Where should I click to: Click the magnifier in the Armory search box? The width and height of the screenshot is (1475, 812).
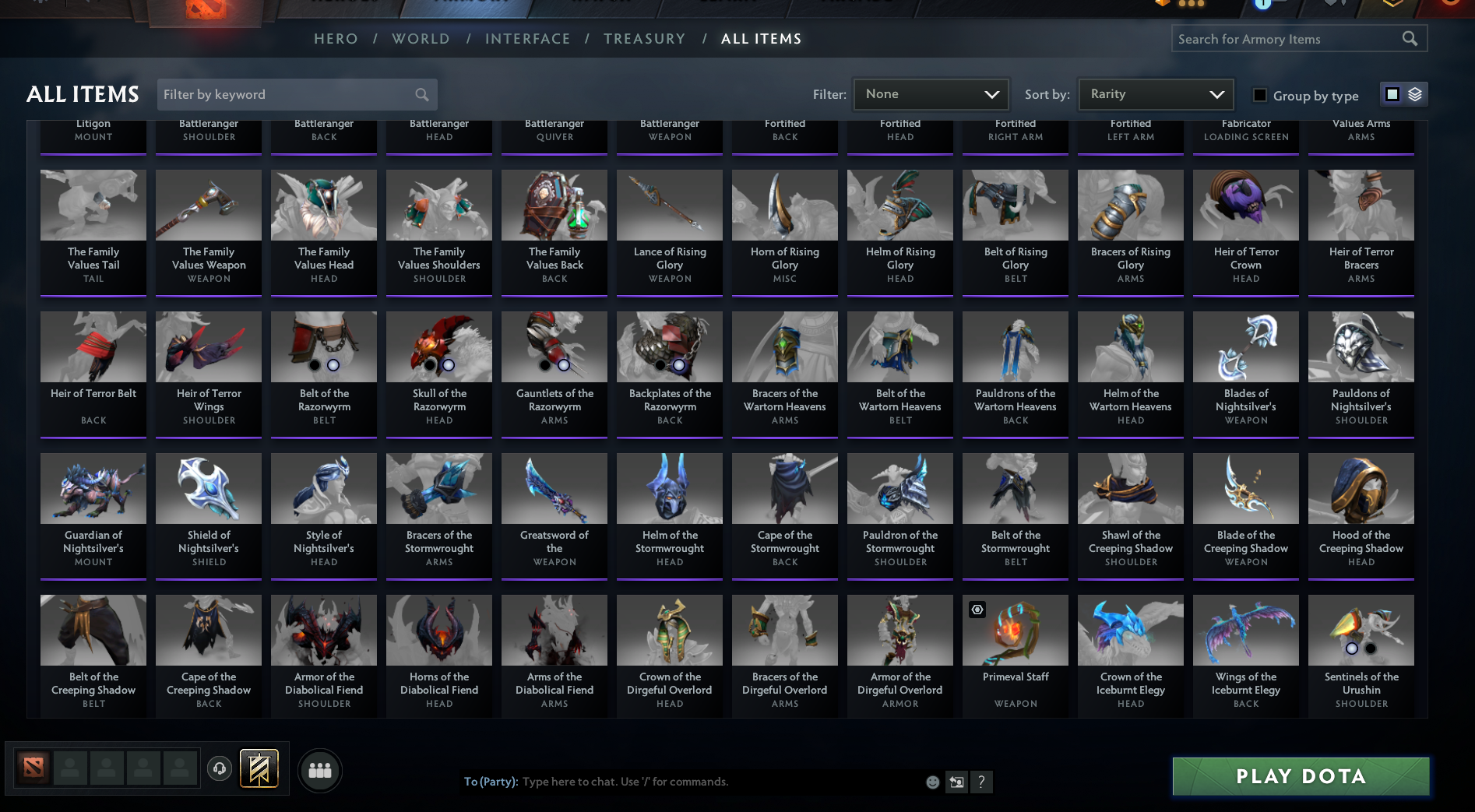[1410, 37]
